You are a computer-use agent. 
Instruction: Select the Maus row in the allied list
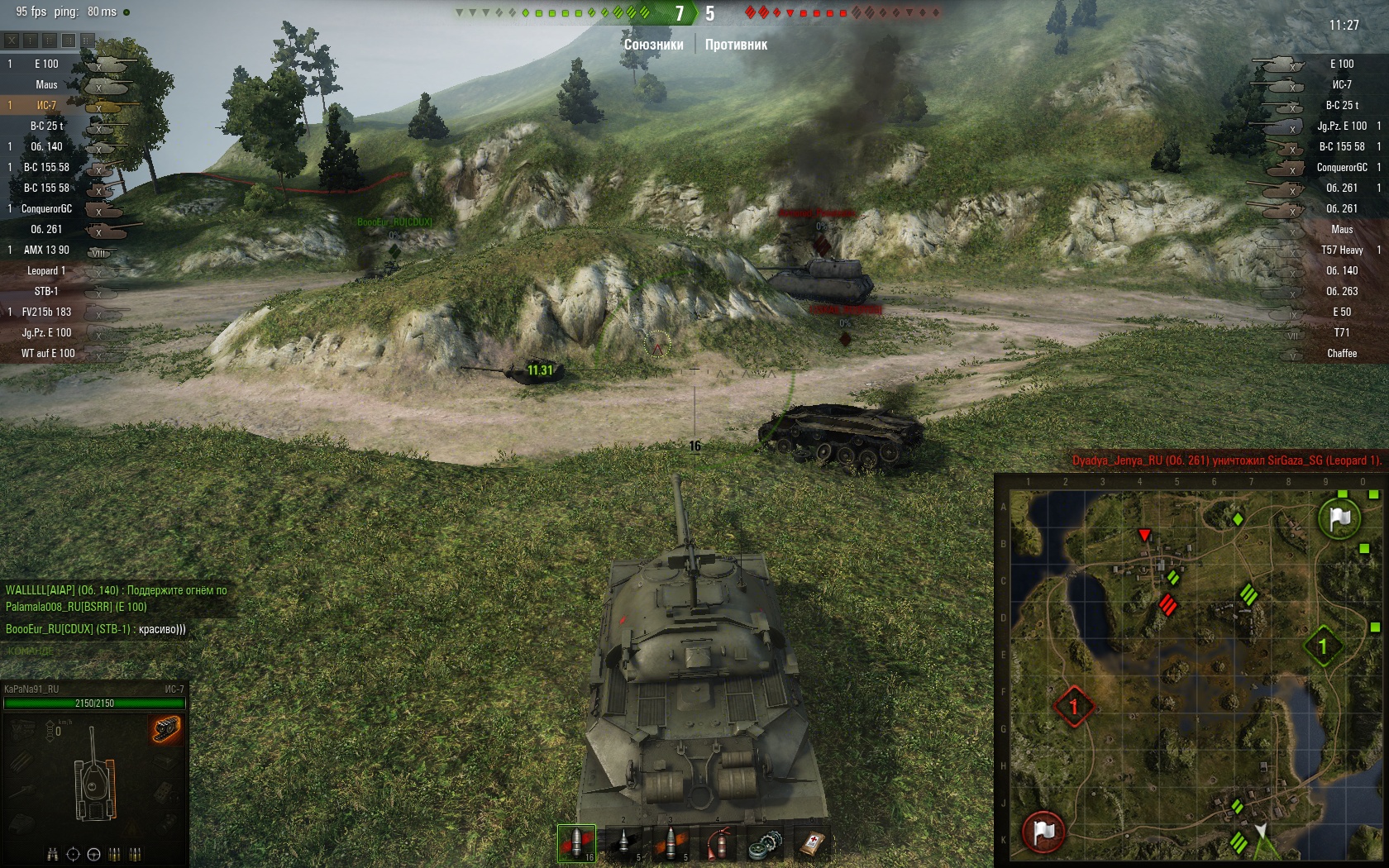click(46, 84)
